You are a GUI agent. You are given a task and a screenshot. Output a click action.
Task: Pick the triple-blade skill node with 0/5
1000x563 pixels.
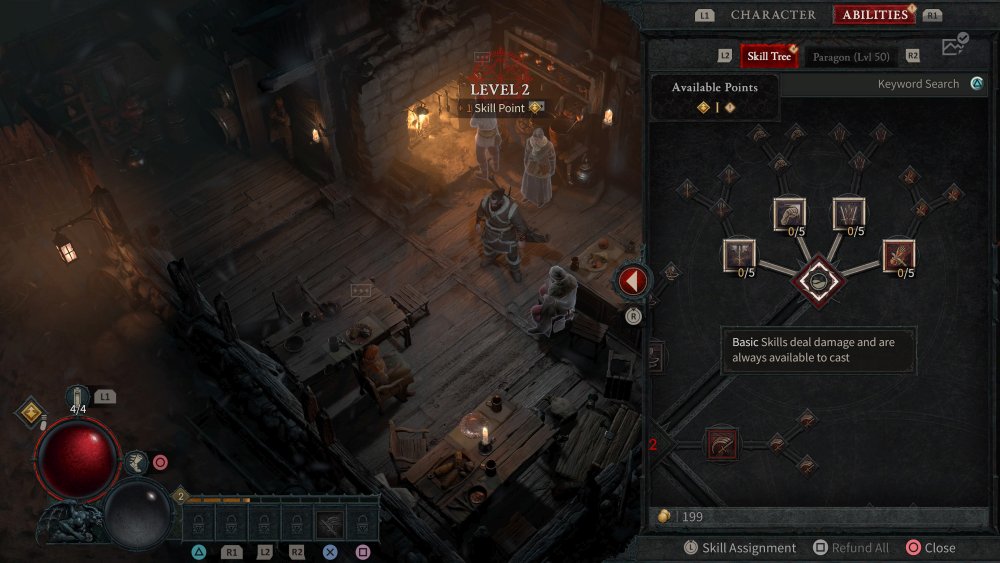849,214
